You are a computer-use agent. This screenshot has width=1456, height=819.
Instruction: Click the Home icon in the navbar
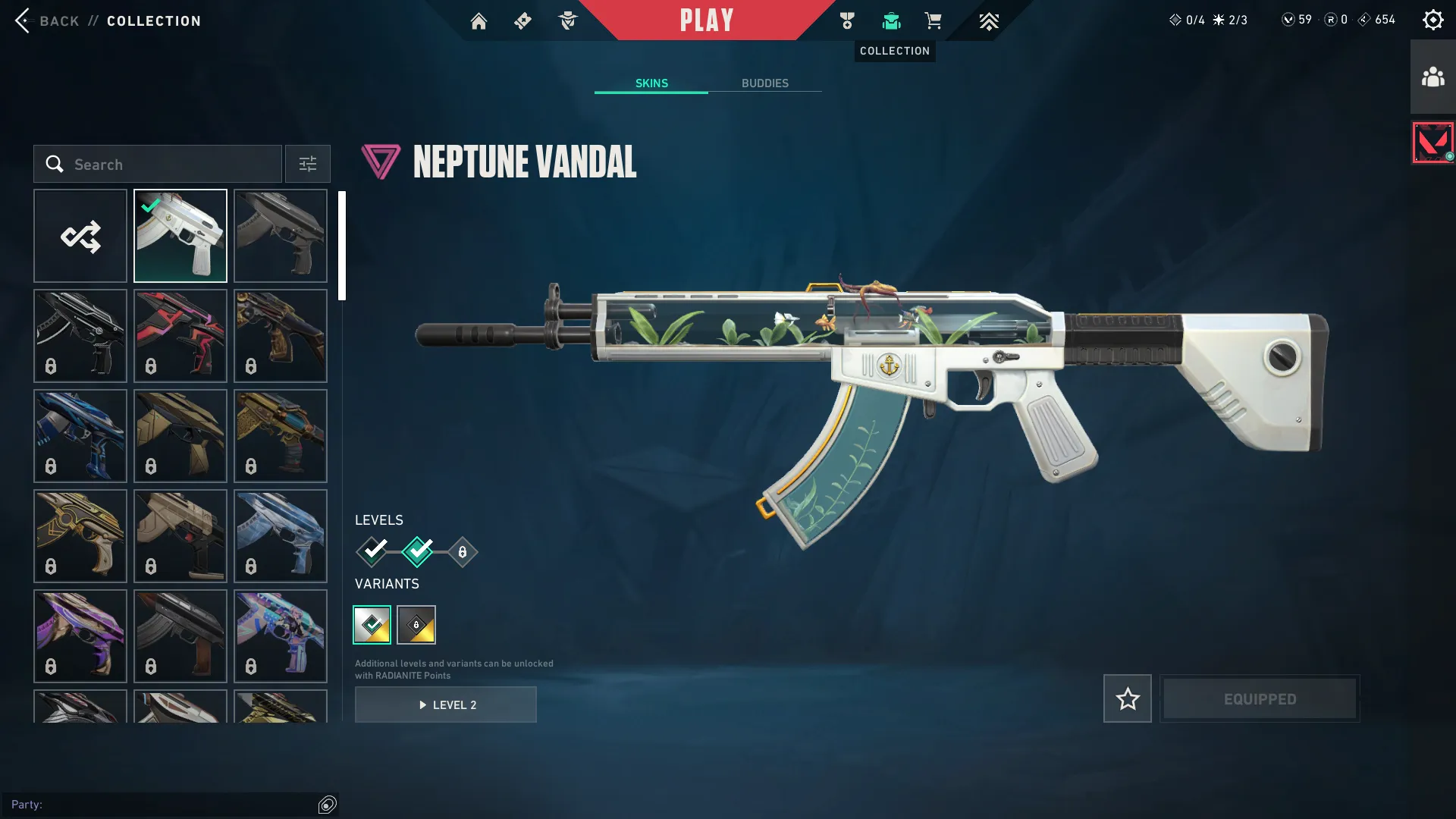pyautogui.click(x=479, y=20)
